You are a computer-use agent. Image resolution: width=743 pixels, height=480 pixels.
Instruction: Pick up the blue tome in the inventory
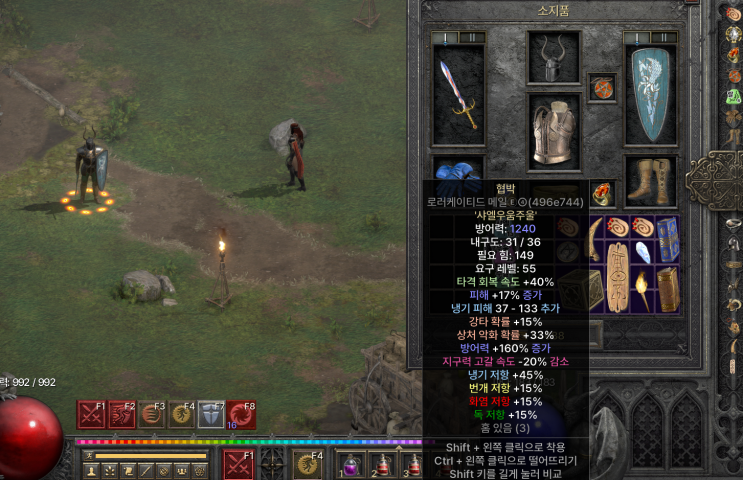click(x=668, y=240)
